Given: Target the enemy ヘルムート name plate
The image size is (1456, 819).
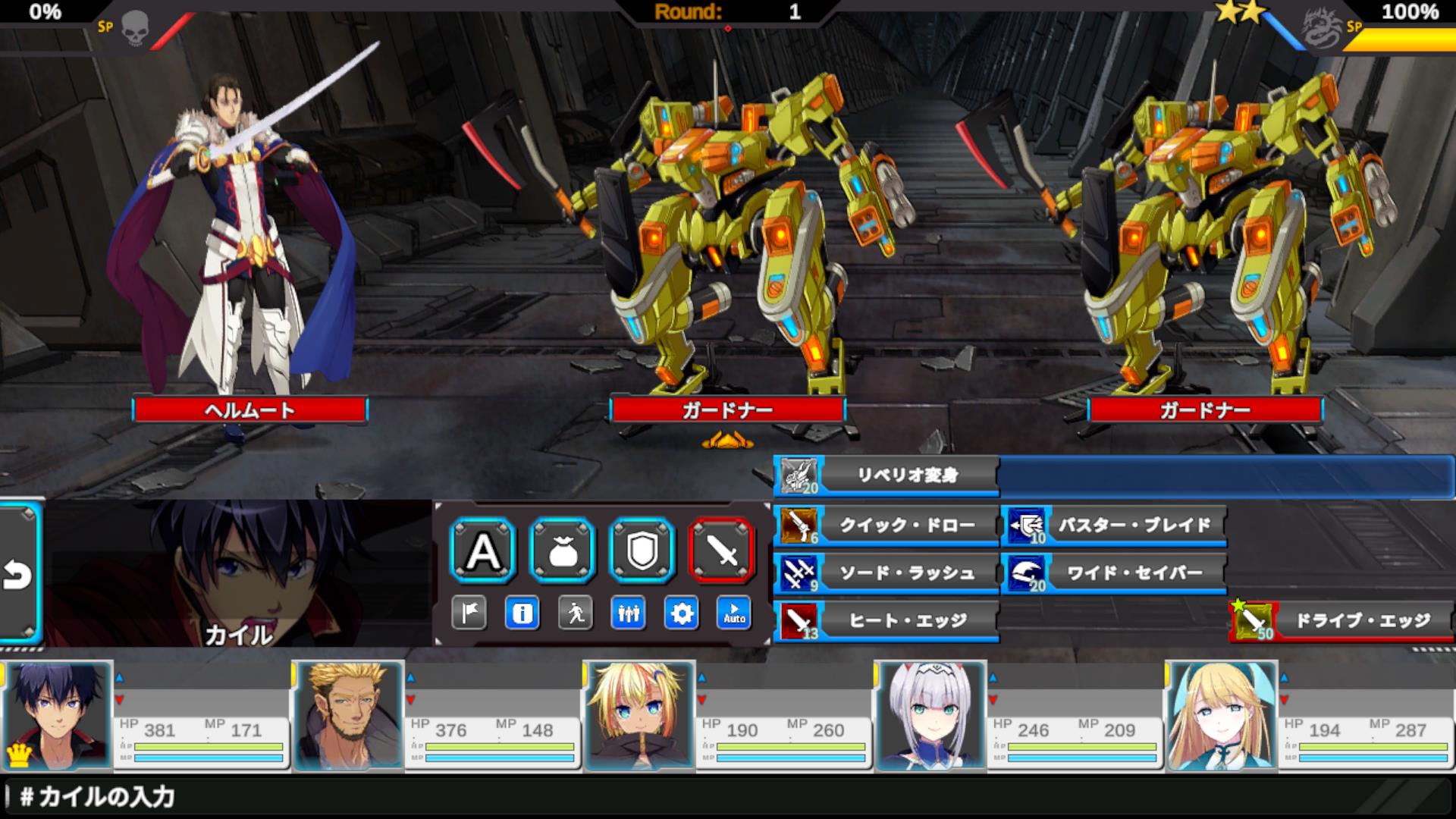Looking at the screenshot, I should coord(249,410).
